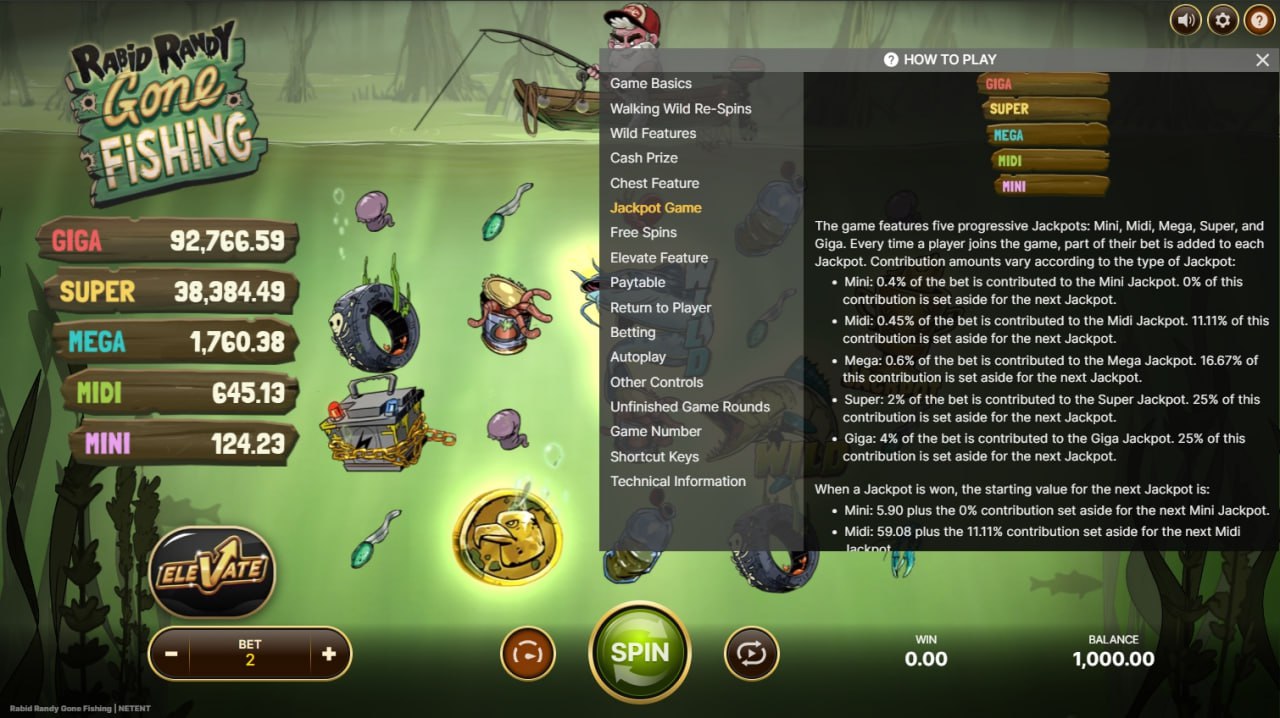The image size is (1280, 718).
Task: Decrease the bet with the minus button
Action: pos(171,654)
